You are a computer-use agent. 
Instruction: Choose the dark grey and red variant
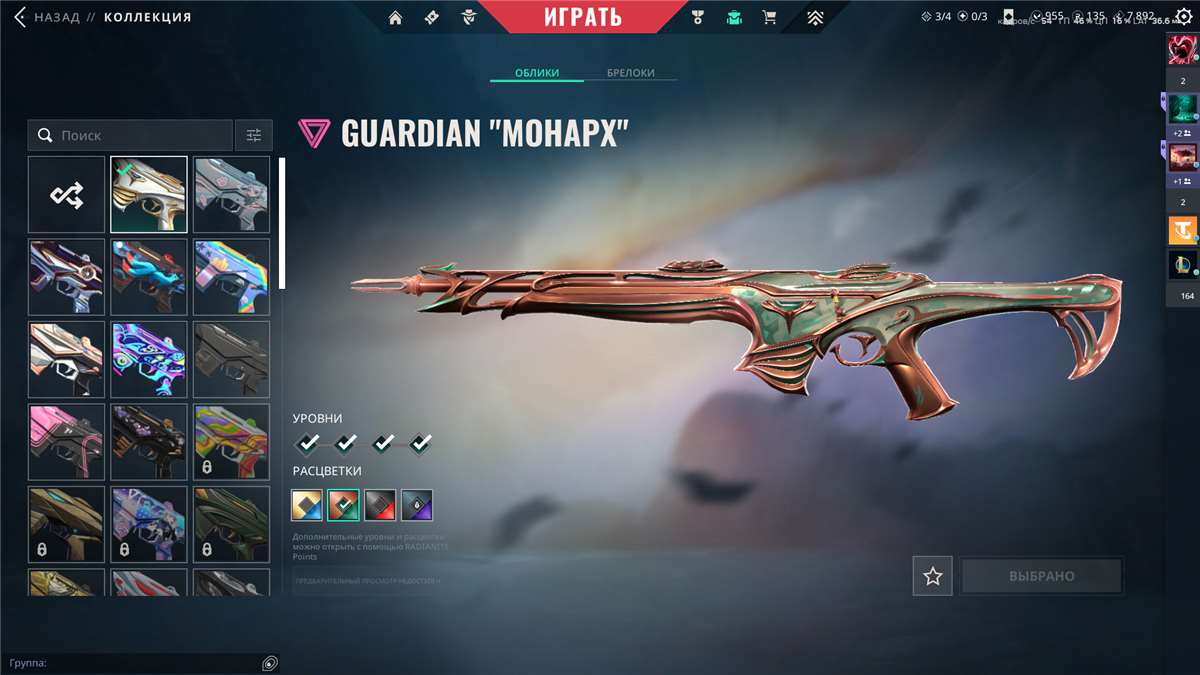tap(380, 505)
